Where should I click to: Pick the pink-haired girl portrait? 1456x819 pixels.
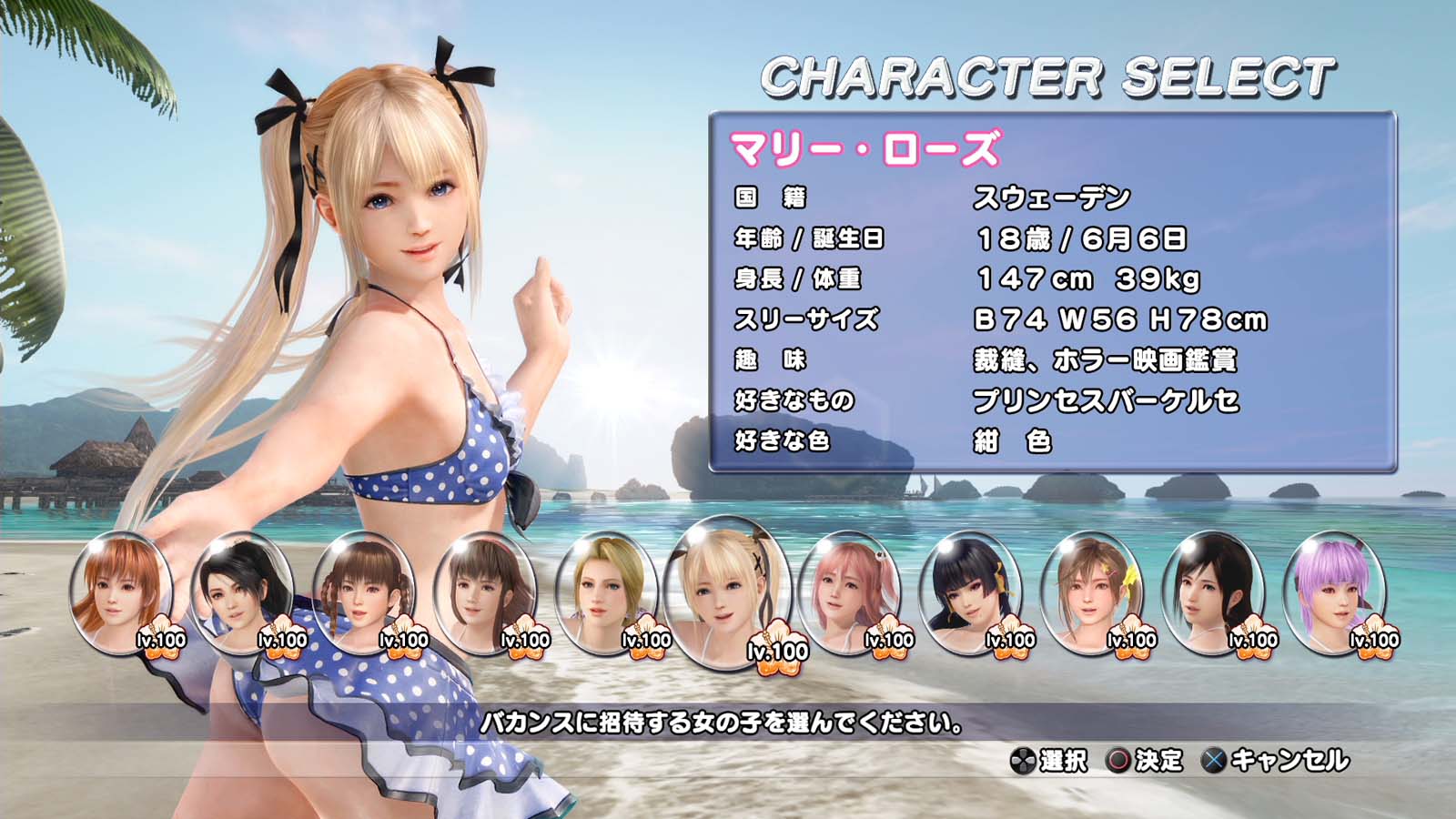coord(849,592)
